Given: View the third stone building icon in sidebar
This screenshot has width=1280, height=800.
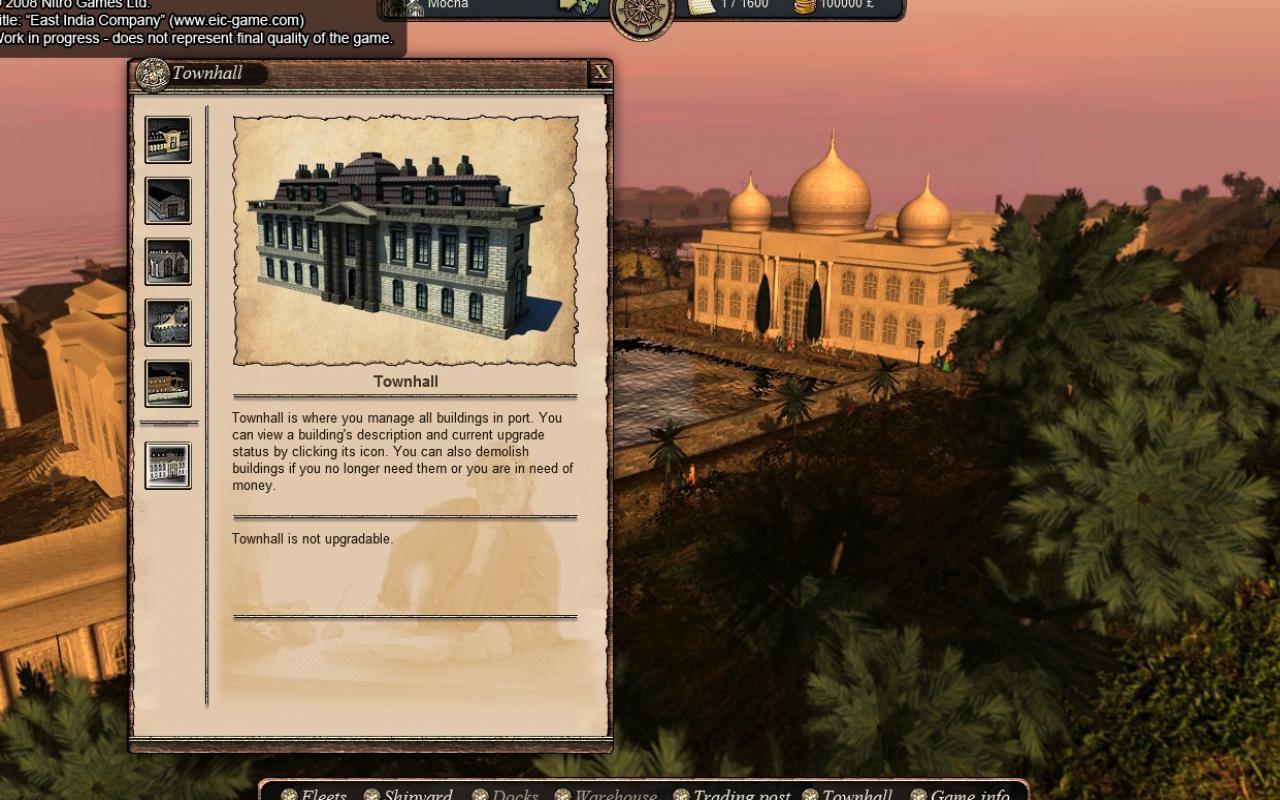Looking at the screenshot, I should [167, 262].
